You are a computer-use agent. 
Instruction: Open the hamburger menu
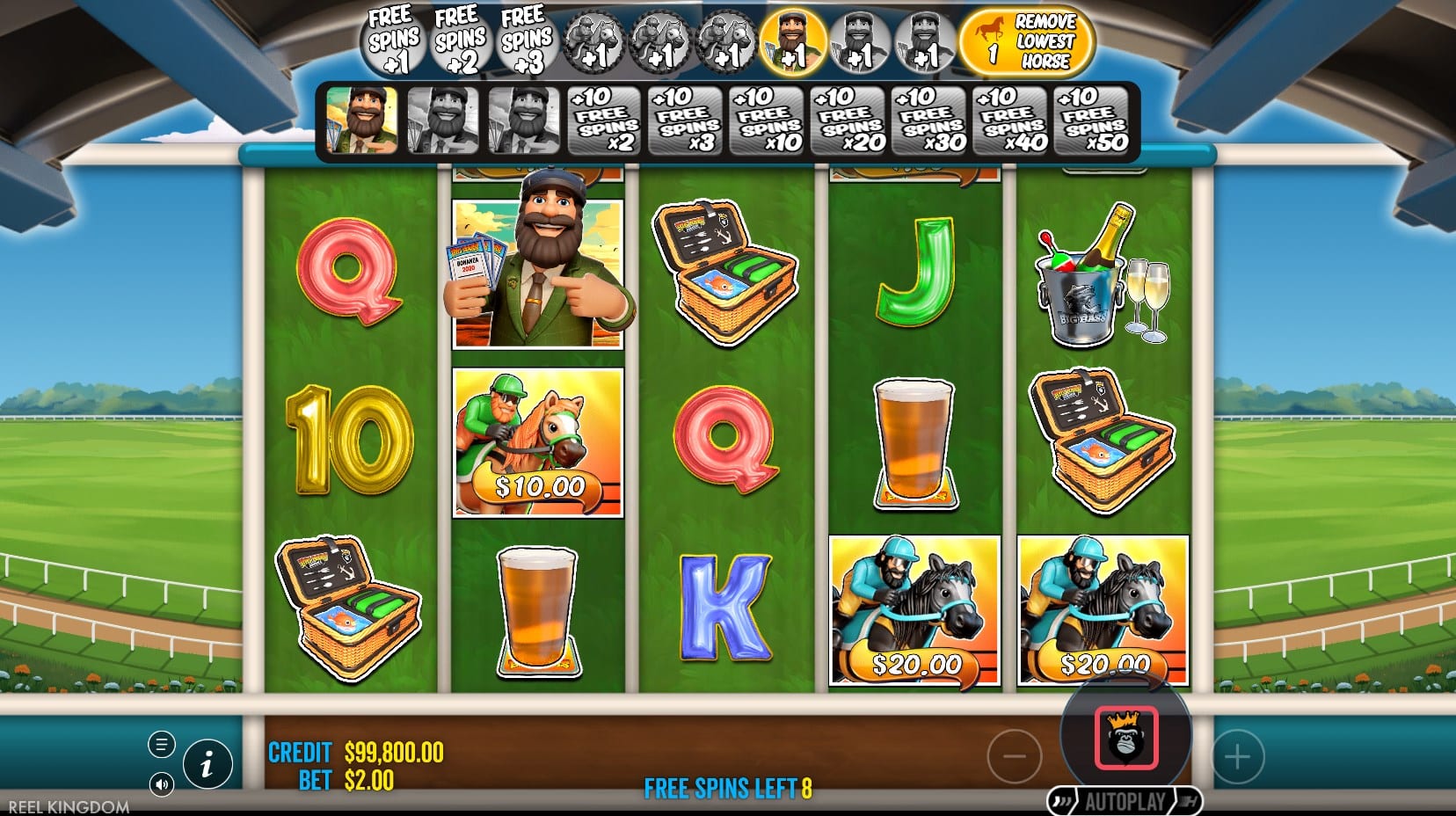pos(161,745)
